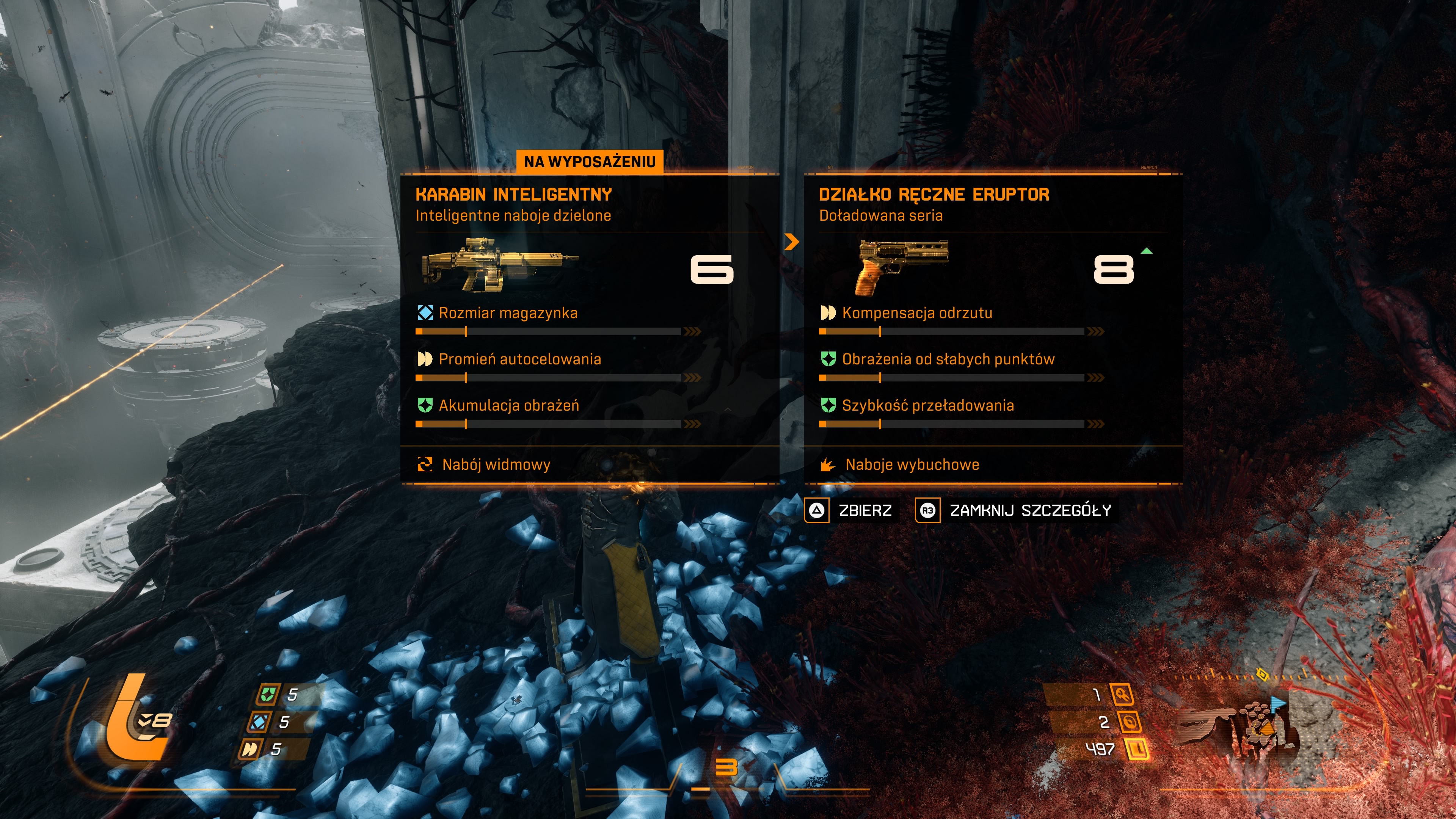
Task: Select the Szybkość przeładowania trait
Action: pos(927,406)
